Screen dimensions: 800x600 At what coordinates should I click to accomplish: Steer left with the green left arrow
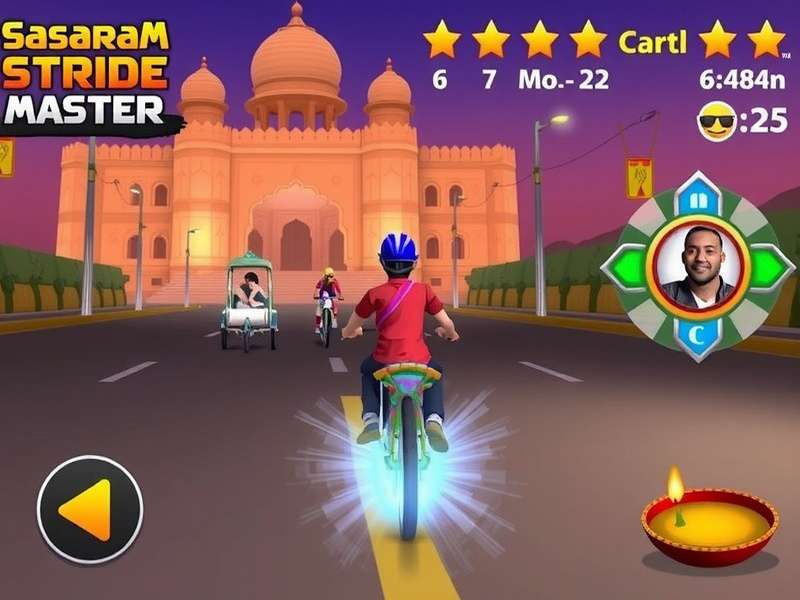point(627,266)
